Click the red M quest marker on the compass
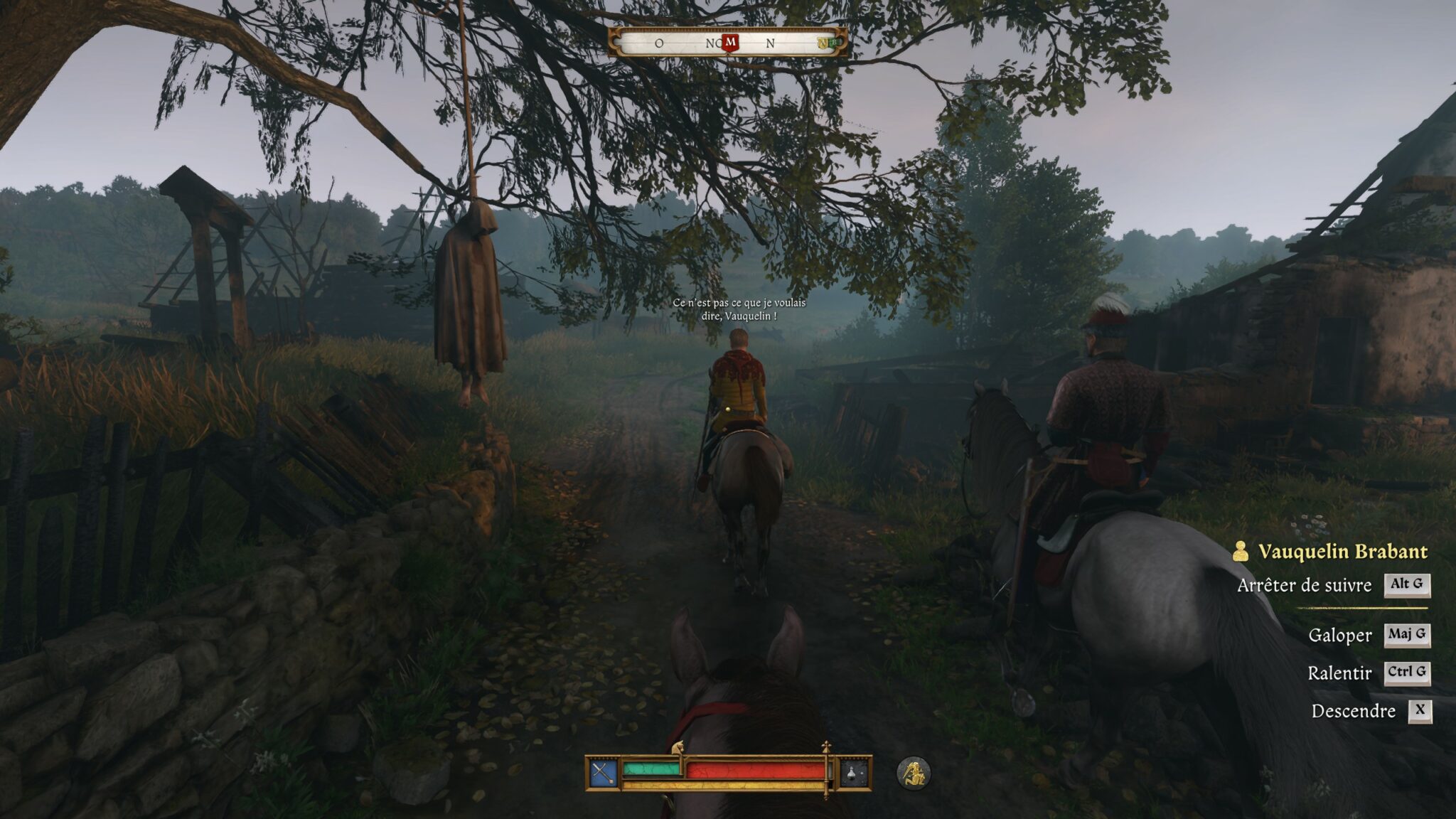The image size is (1456, 819). tap(730, 43)
